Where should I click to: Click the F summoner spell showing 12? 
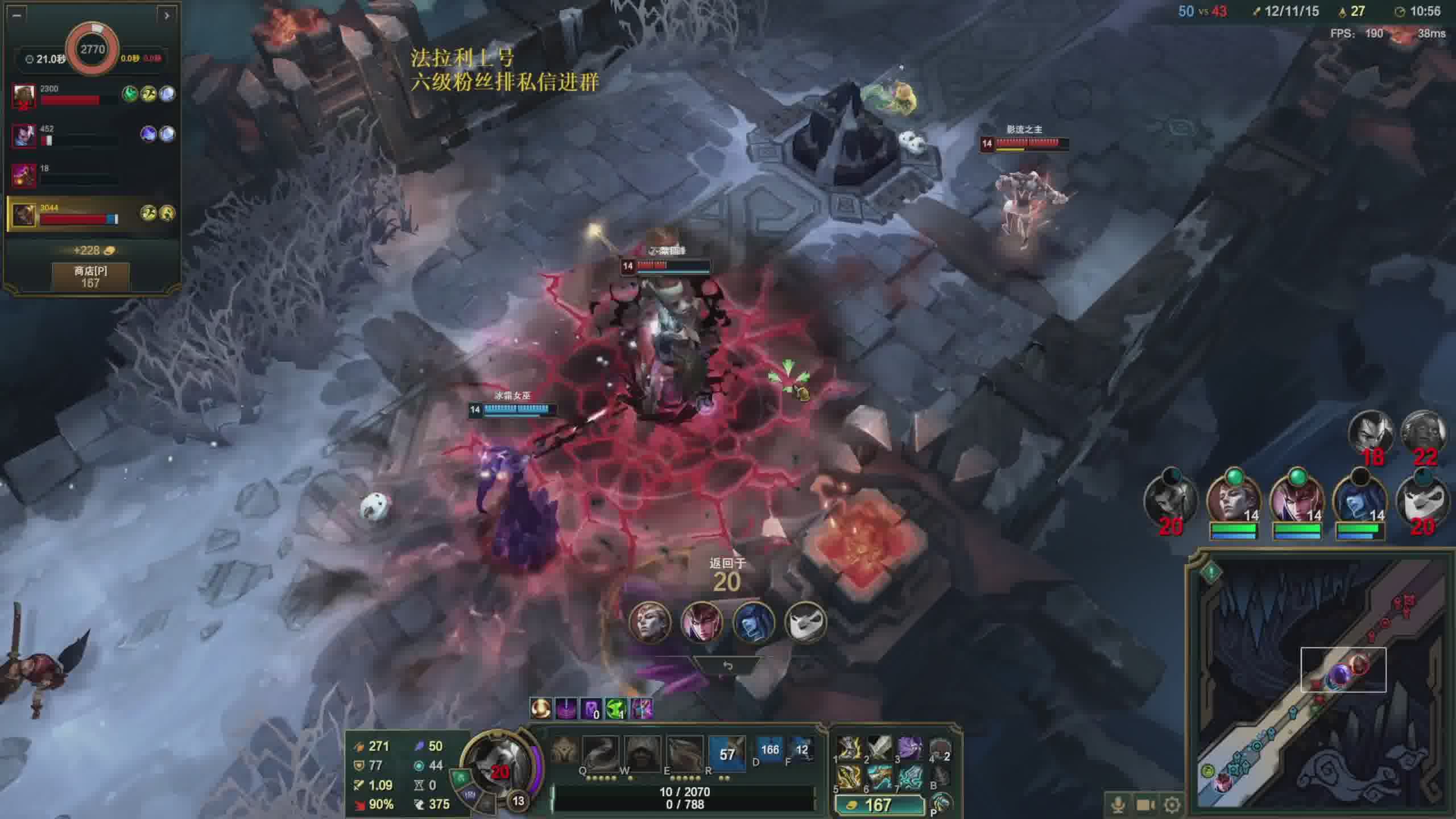(x=801, y=750)
